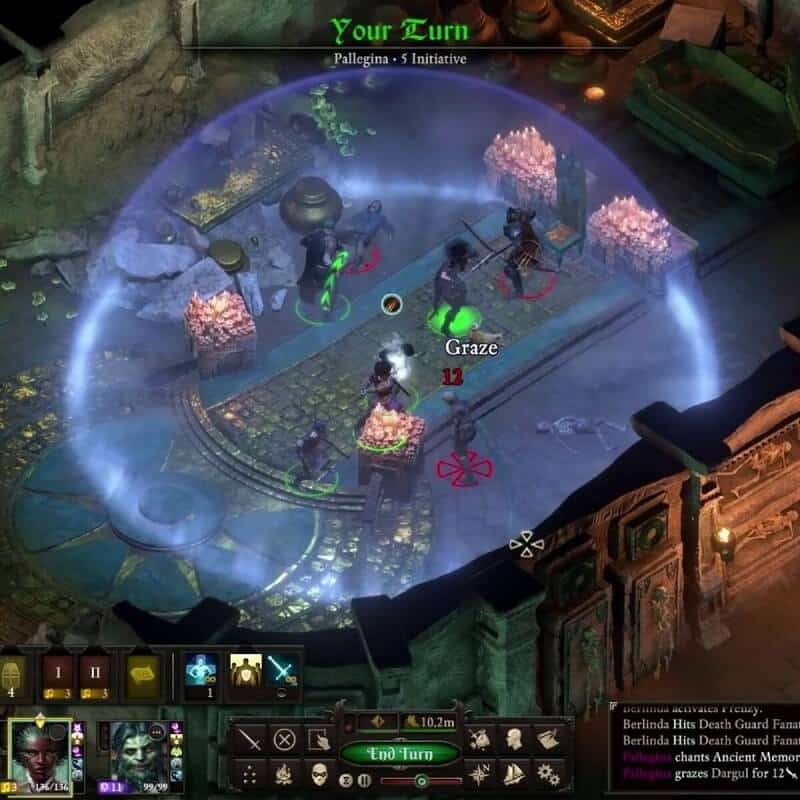
Task: Open the options gear menu
Action: click(x=546, y=774)
